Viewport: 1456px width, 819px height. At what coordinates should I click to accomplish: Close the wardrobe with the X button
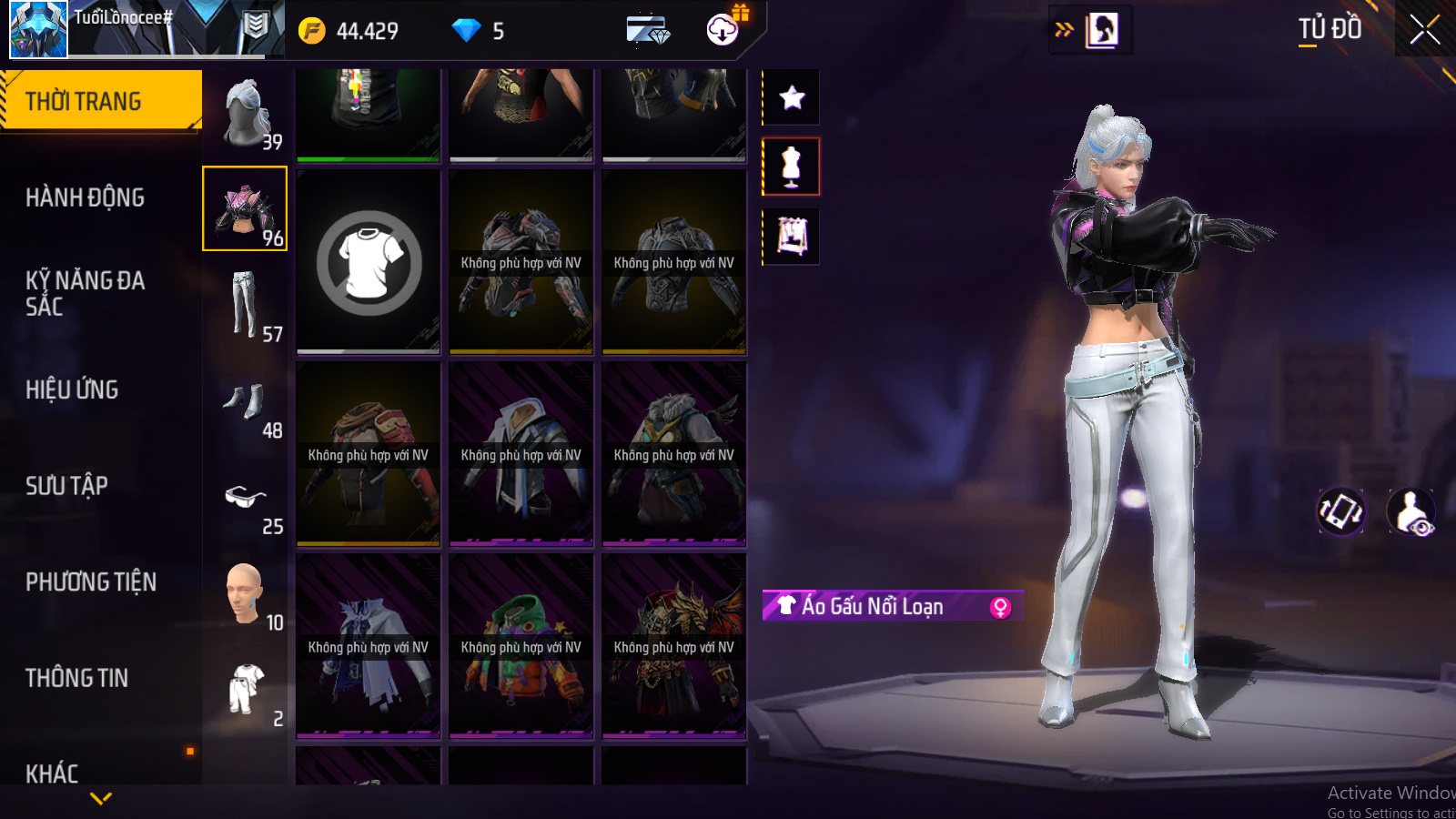pyautogui.click(x=1424, y=30)
